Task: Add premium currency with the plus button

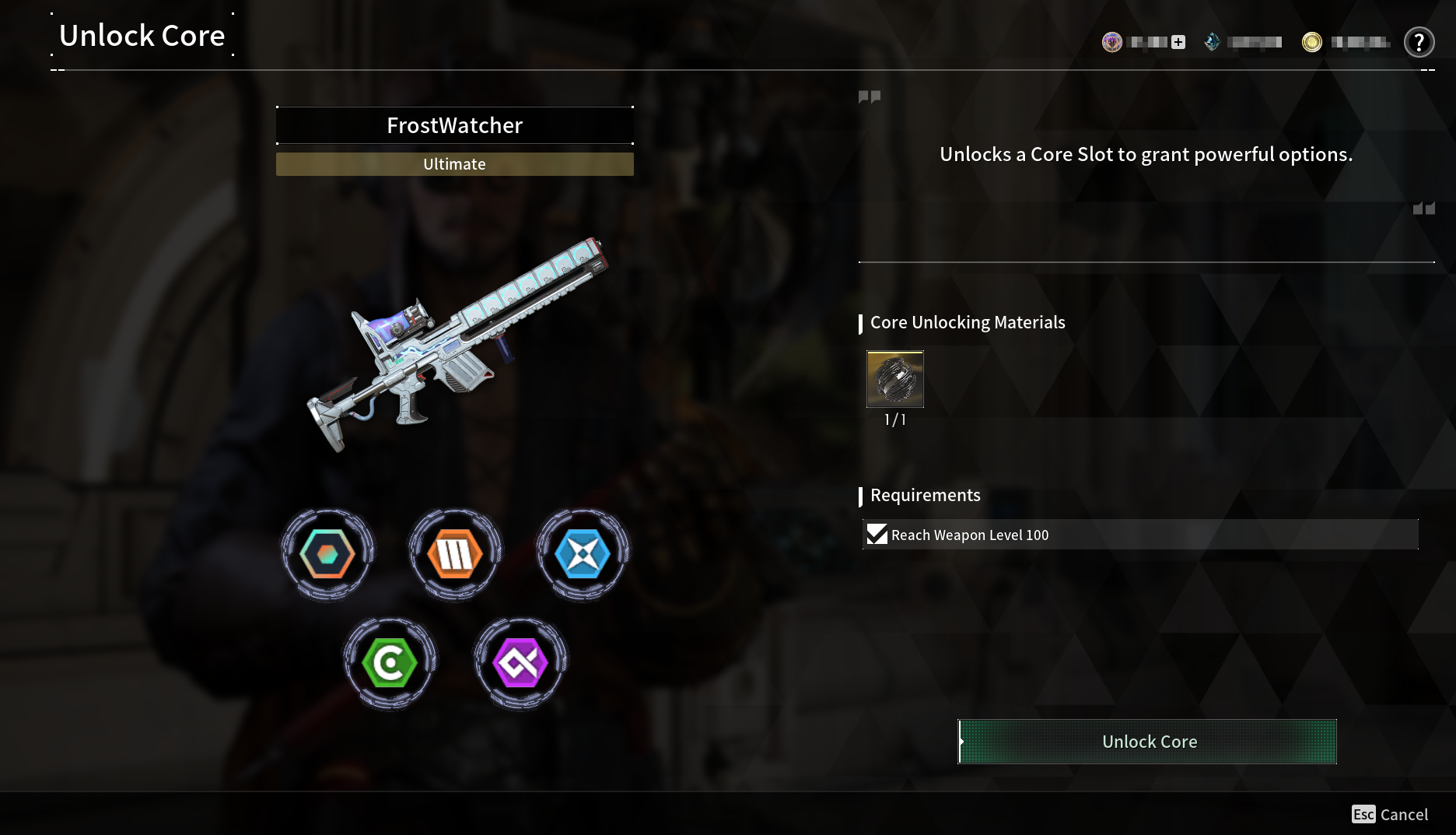Action: coord(1178,42)
